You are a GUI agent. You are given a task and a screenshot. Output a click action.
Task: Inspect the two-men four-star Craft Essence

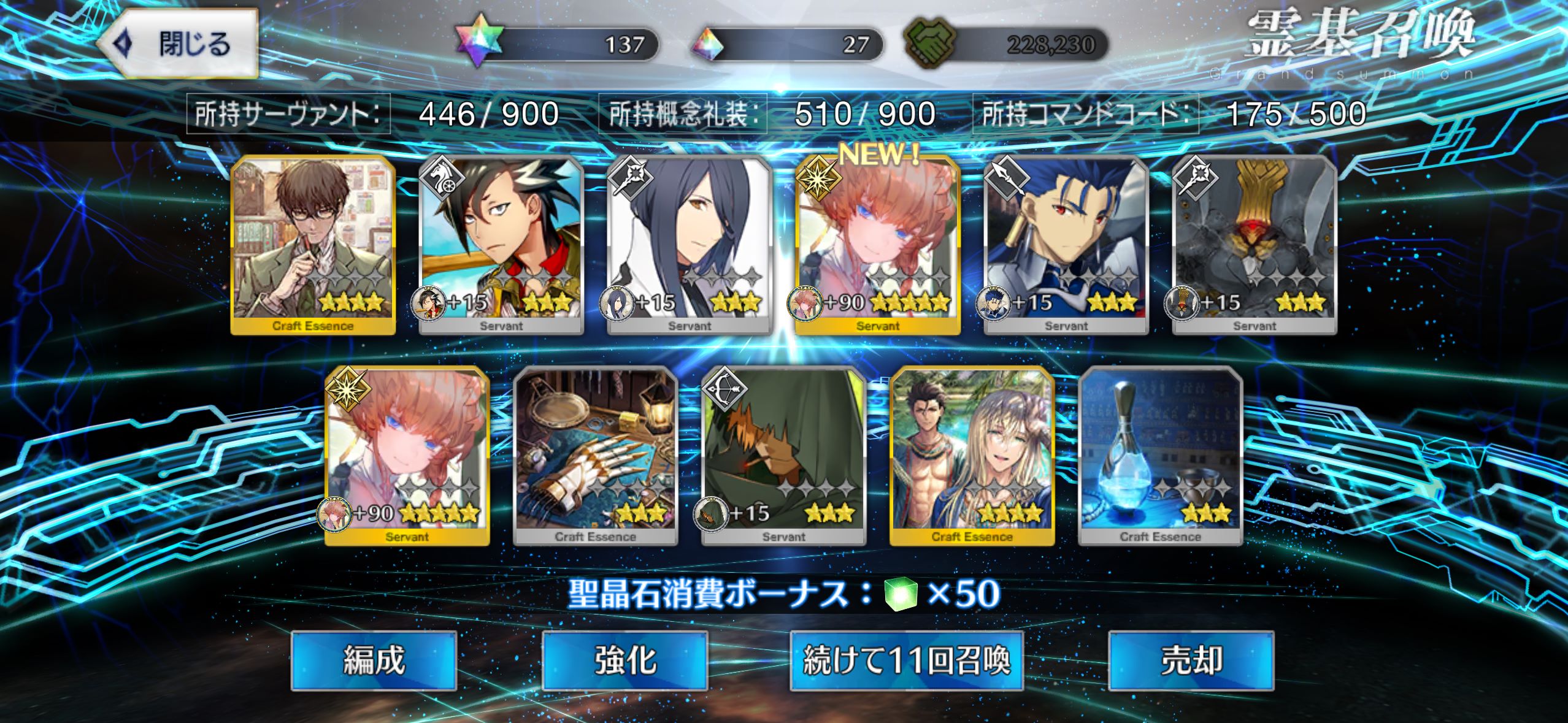tap(972, 456)
